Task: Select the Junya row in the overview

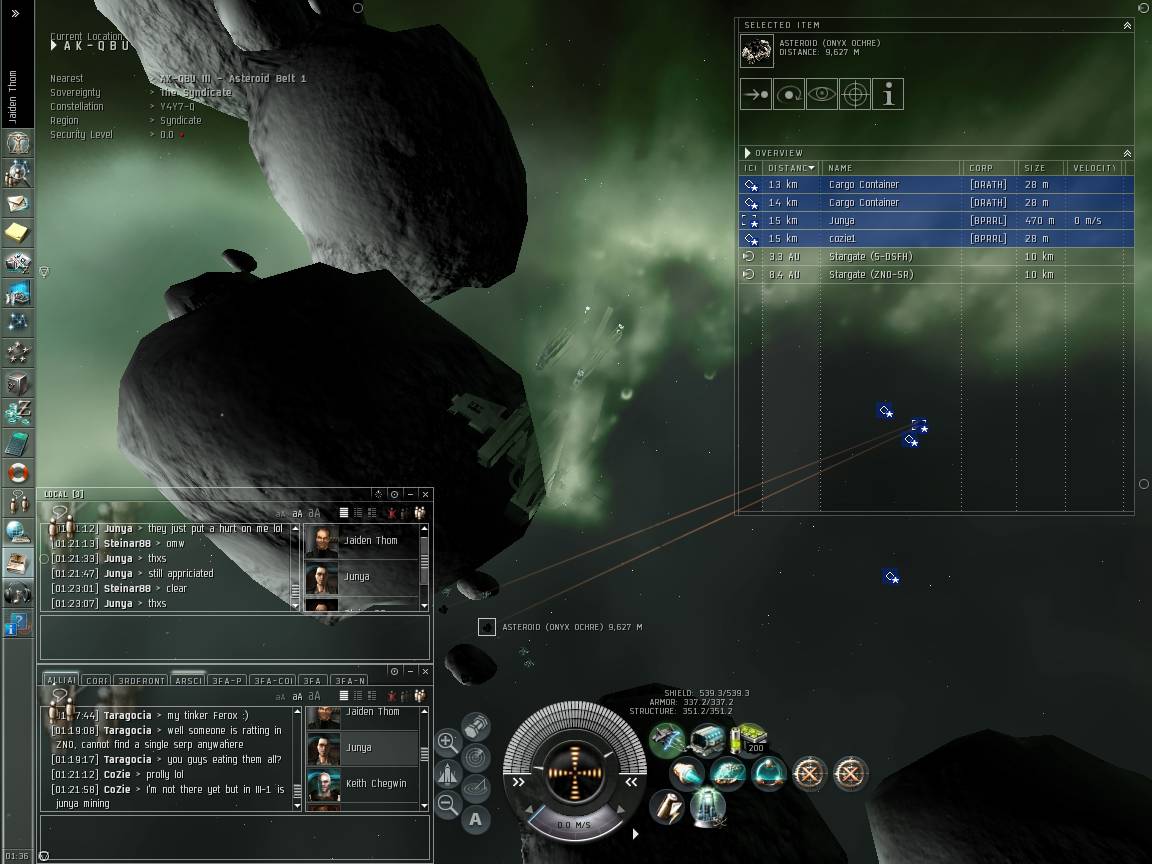Action: [x=842, y=220]
